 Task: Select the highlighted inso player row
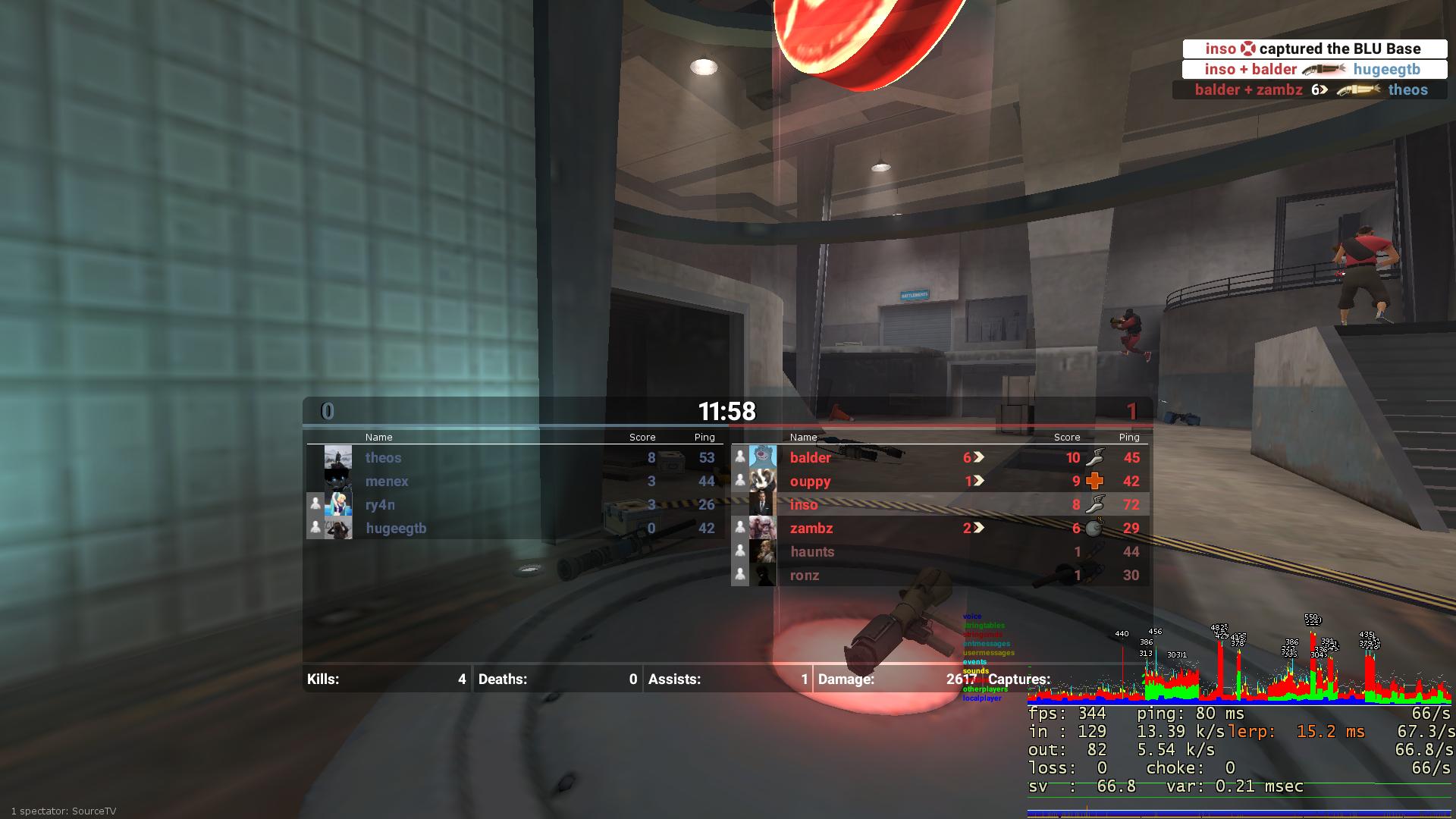pyautogui.click(x=804, y=504)
